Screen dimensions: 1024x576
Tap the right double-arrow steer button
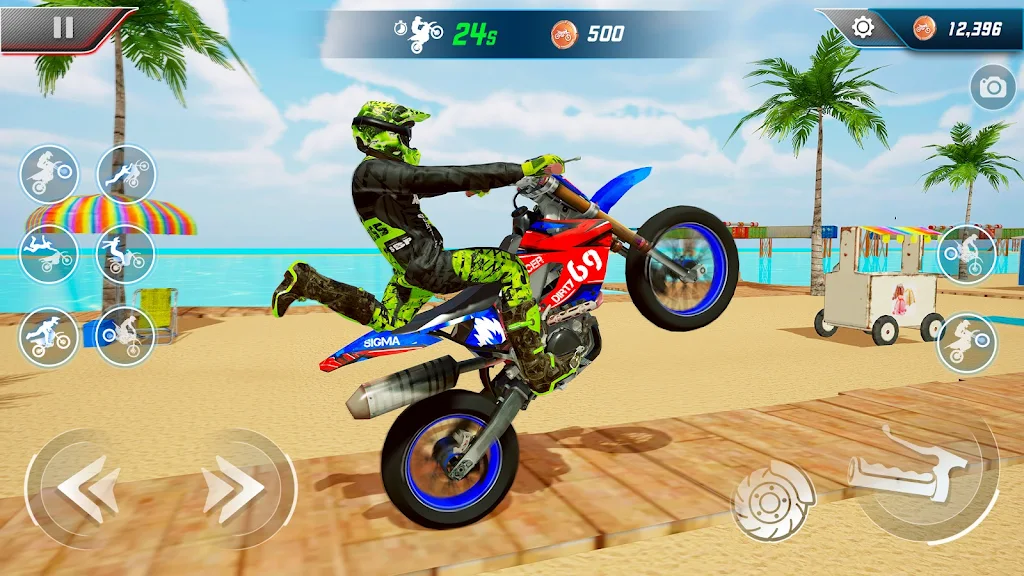tap(234, 488)
